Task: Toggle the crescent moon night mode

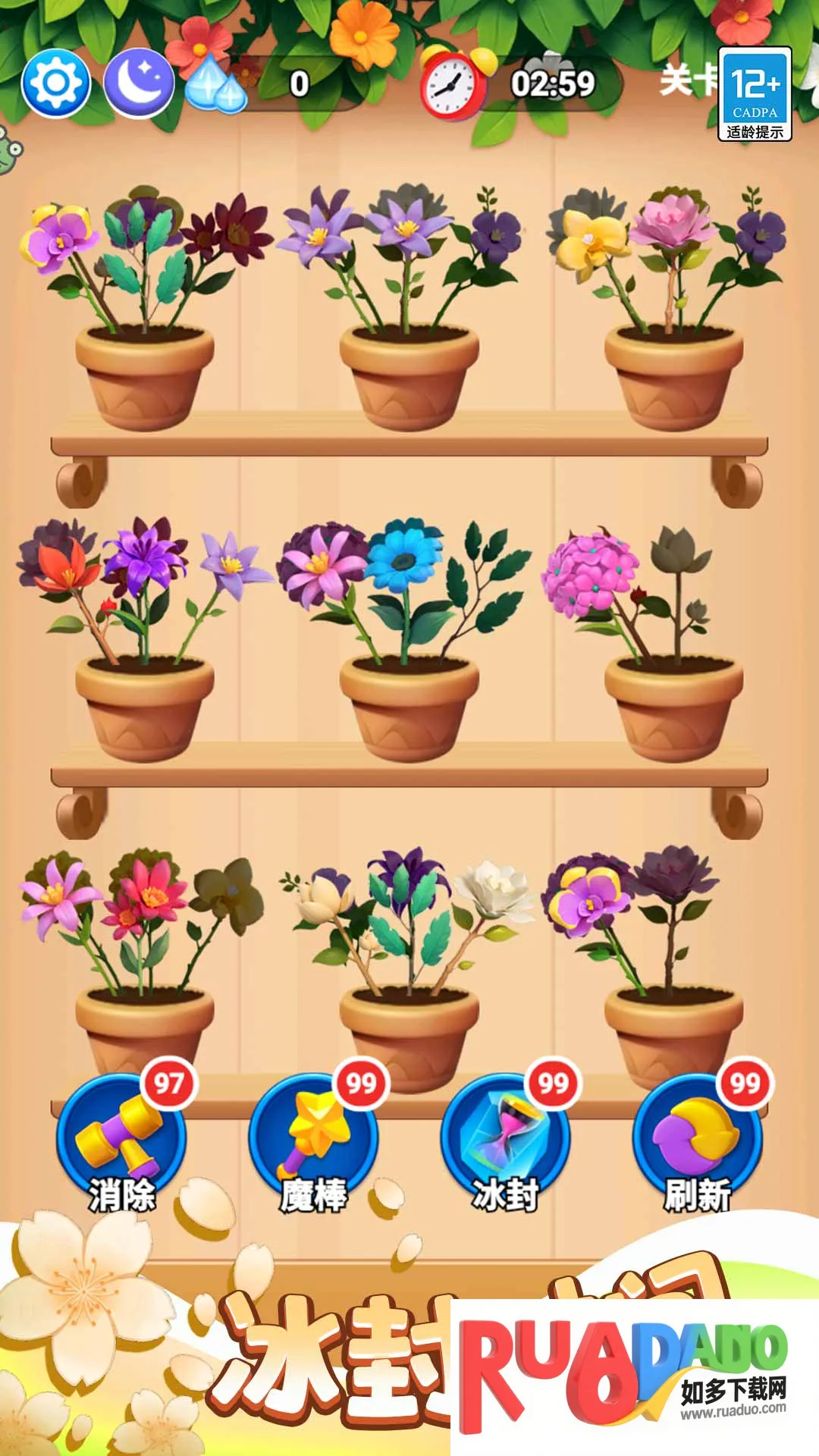Action: (x=138, y=83)
